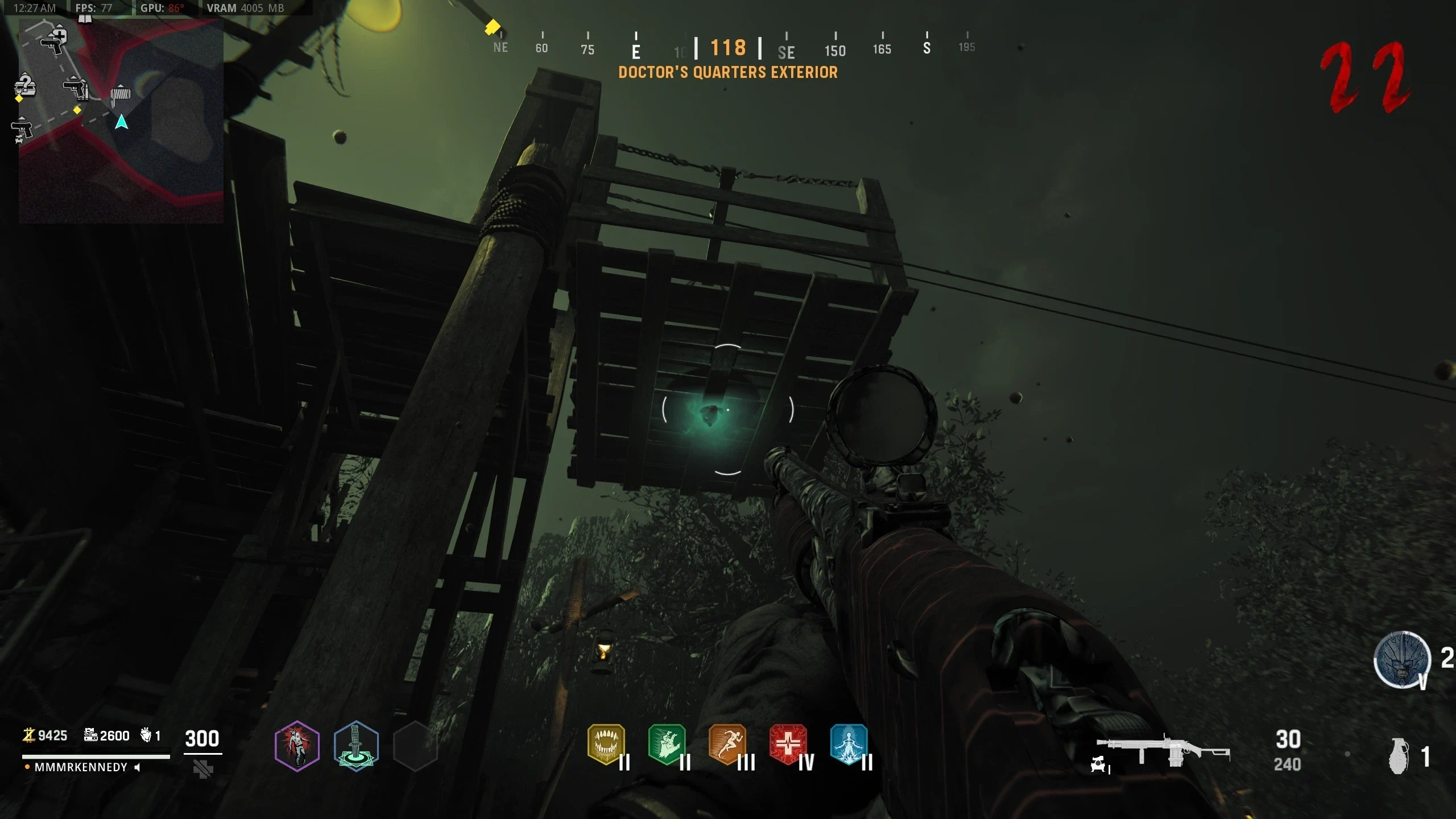Click the MMMRKENNEDY player name tag
The height and width of the screenshot is (819, 1456).
pos(81,767)
